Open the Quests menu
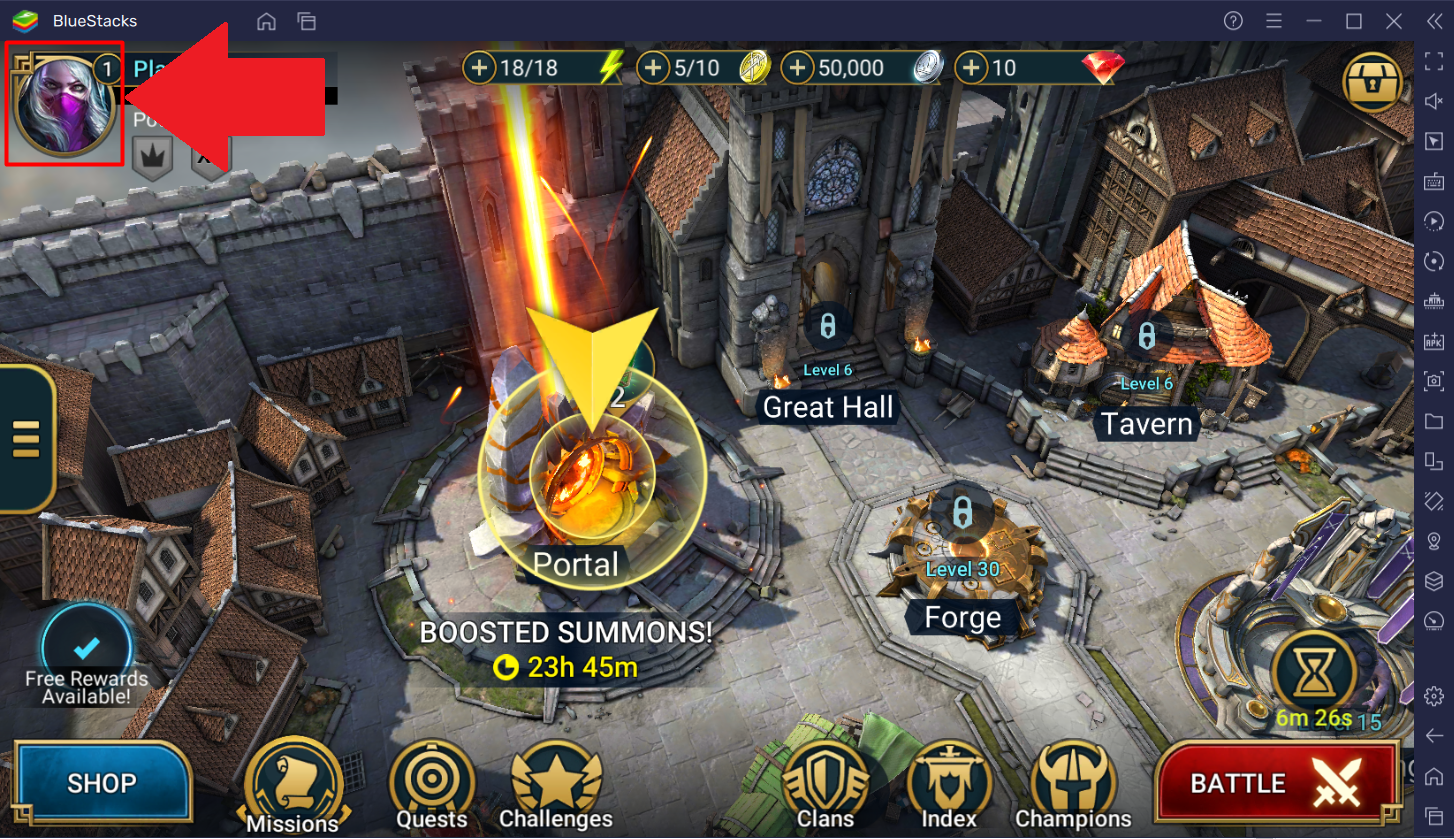The image size is (1454, 839). pyautogui.click(x=432, y=787)
